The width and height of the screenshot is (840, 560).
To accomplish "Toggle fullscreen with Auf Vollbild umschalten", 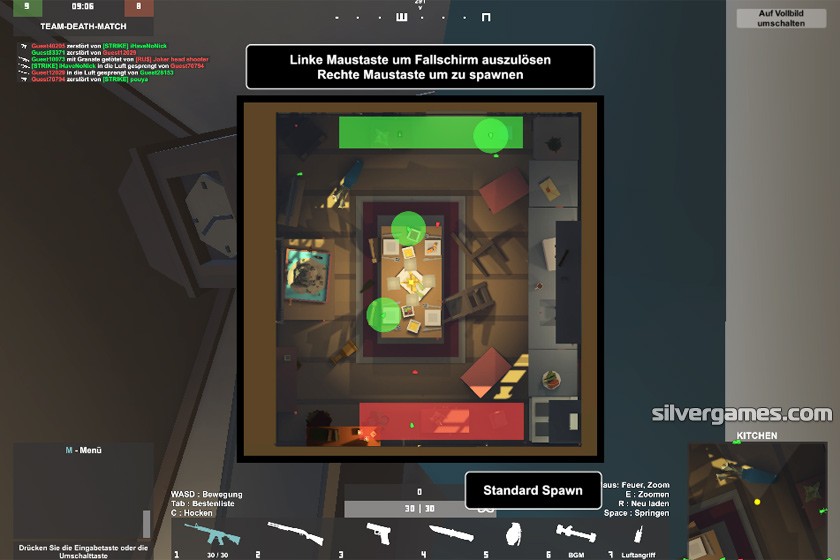I will pos(782,18).
